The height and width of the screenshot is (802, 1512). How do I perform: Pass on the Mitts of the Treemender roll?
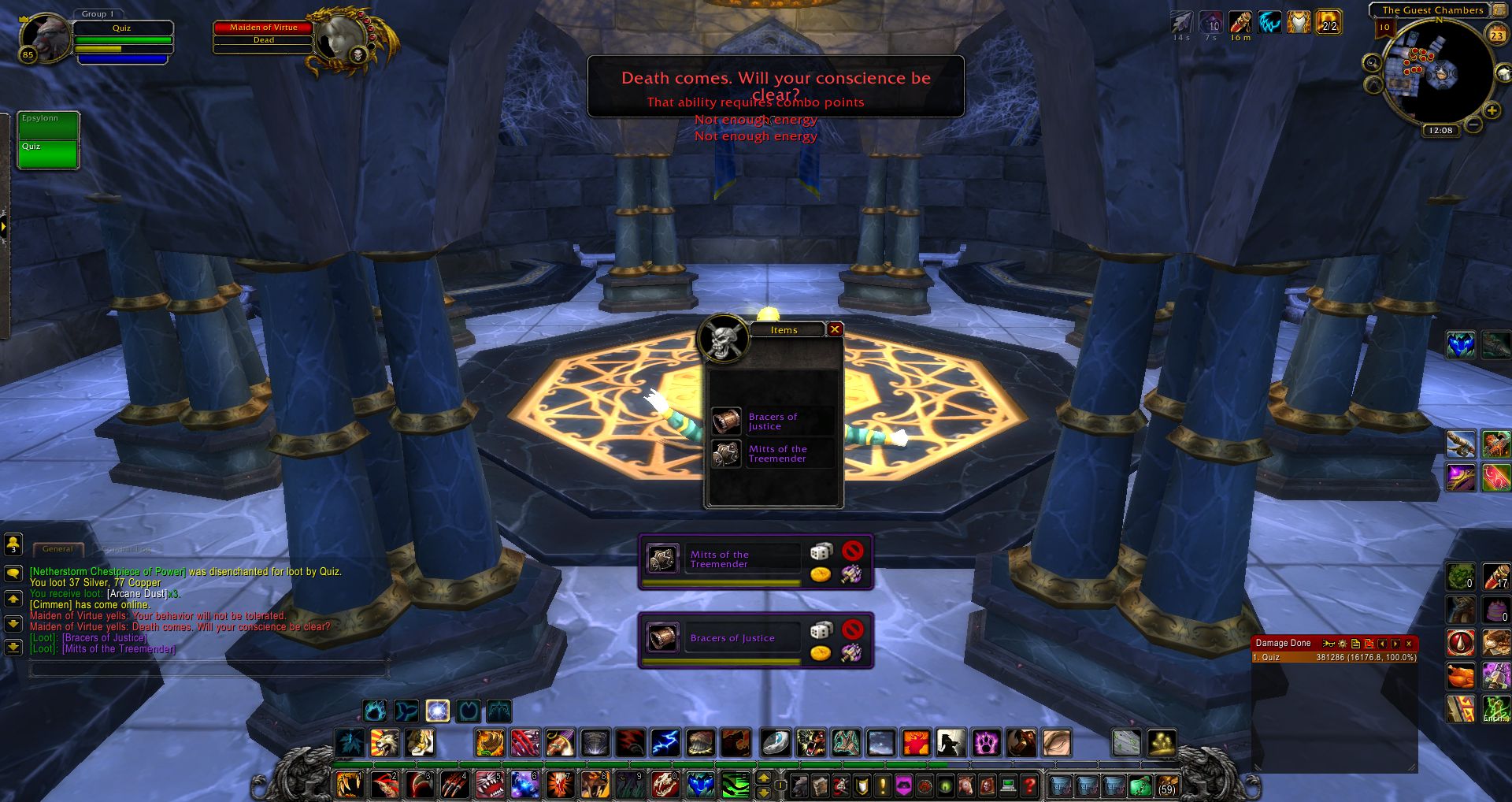pos(852,551)
